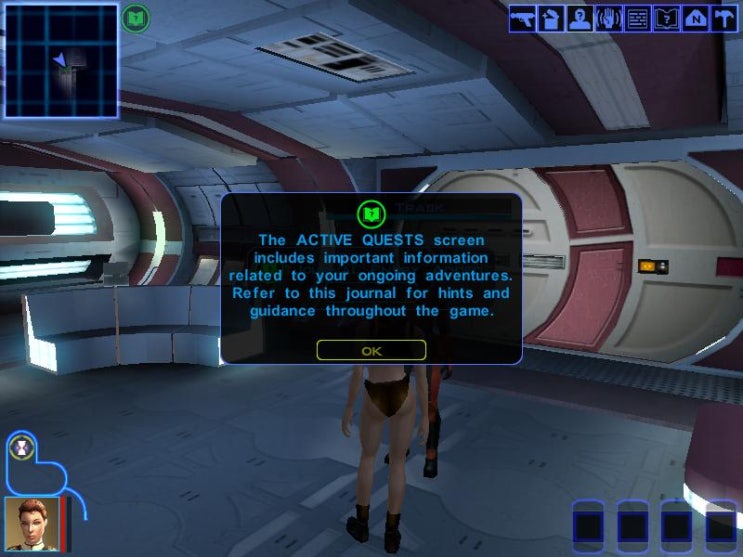The image size is (743, 557).
Task: Show the Character sheet silhouette icon
Action: pyautogui.click(x=580, y=18)
